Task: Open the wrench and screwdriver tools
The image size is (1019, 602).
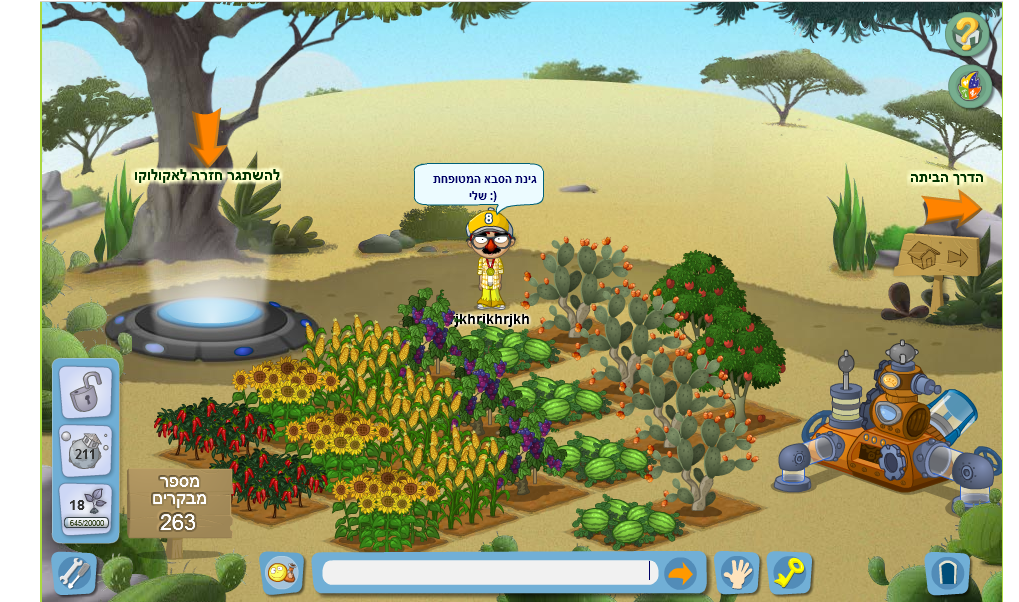Action: tap(74, 573)
